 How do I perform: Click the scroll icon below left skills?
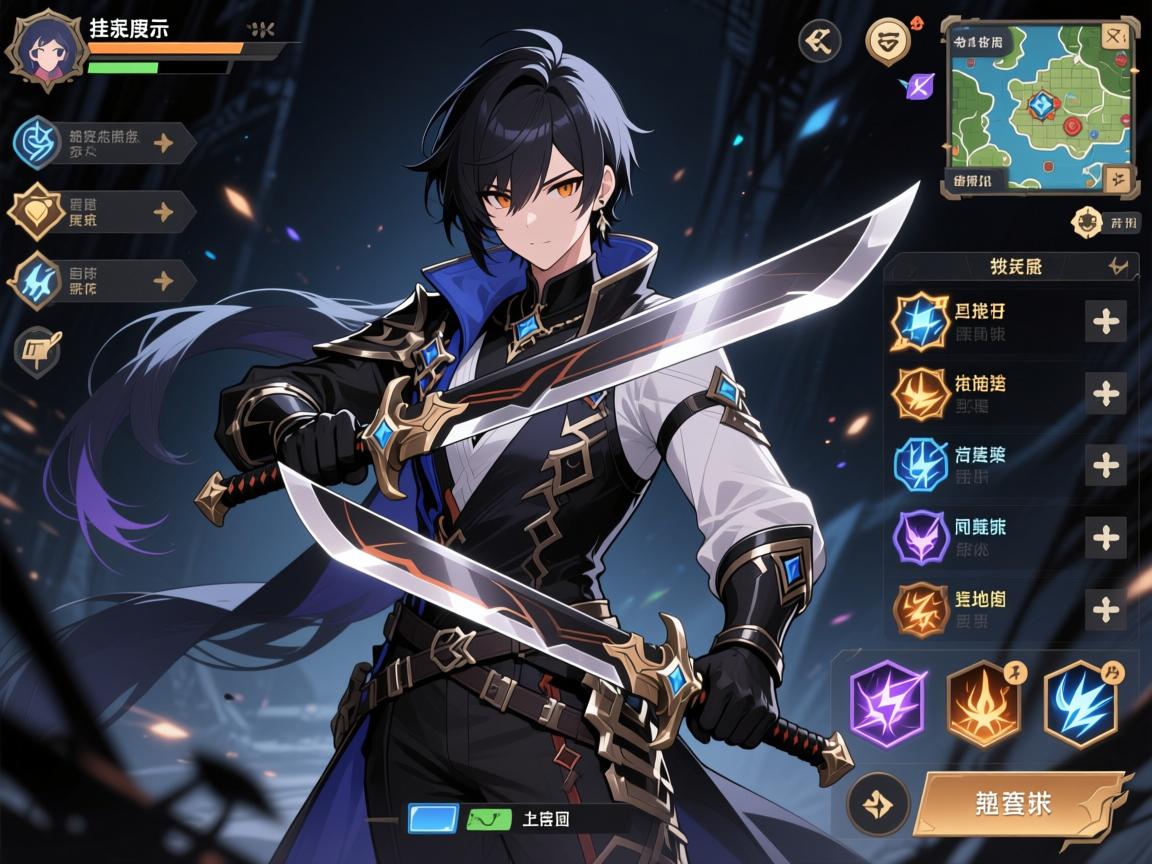point(38,350)
